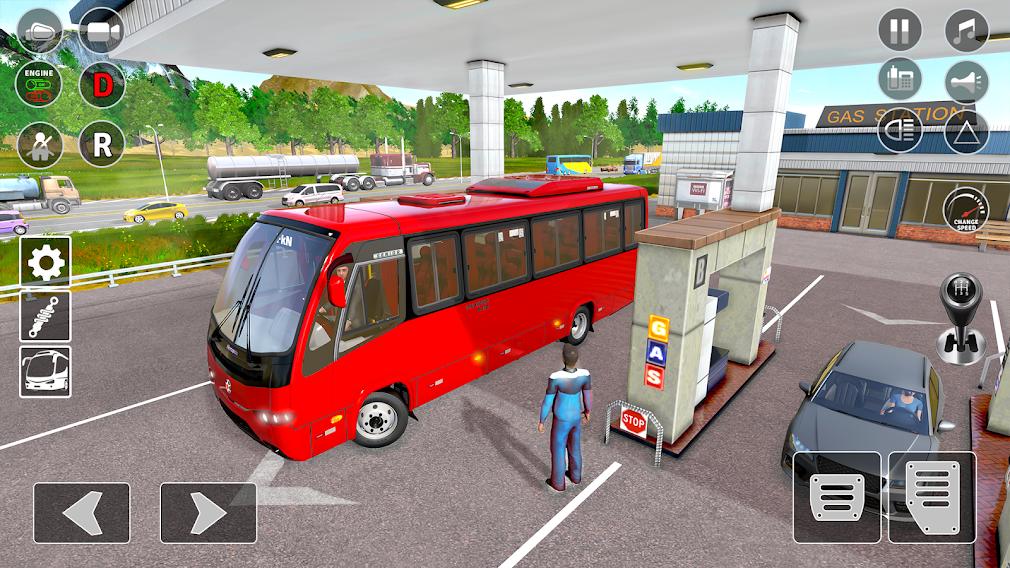The width and height of the screenshot is (1010, 568).
Task: Toggle the music note button
Action: point(966,30)
